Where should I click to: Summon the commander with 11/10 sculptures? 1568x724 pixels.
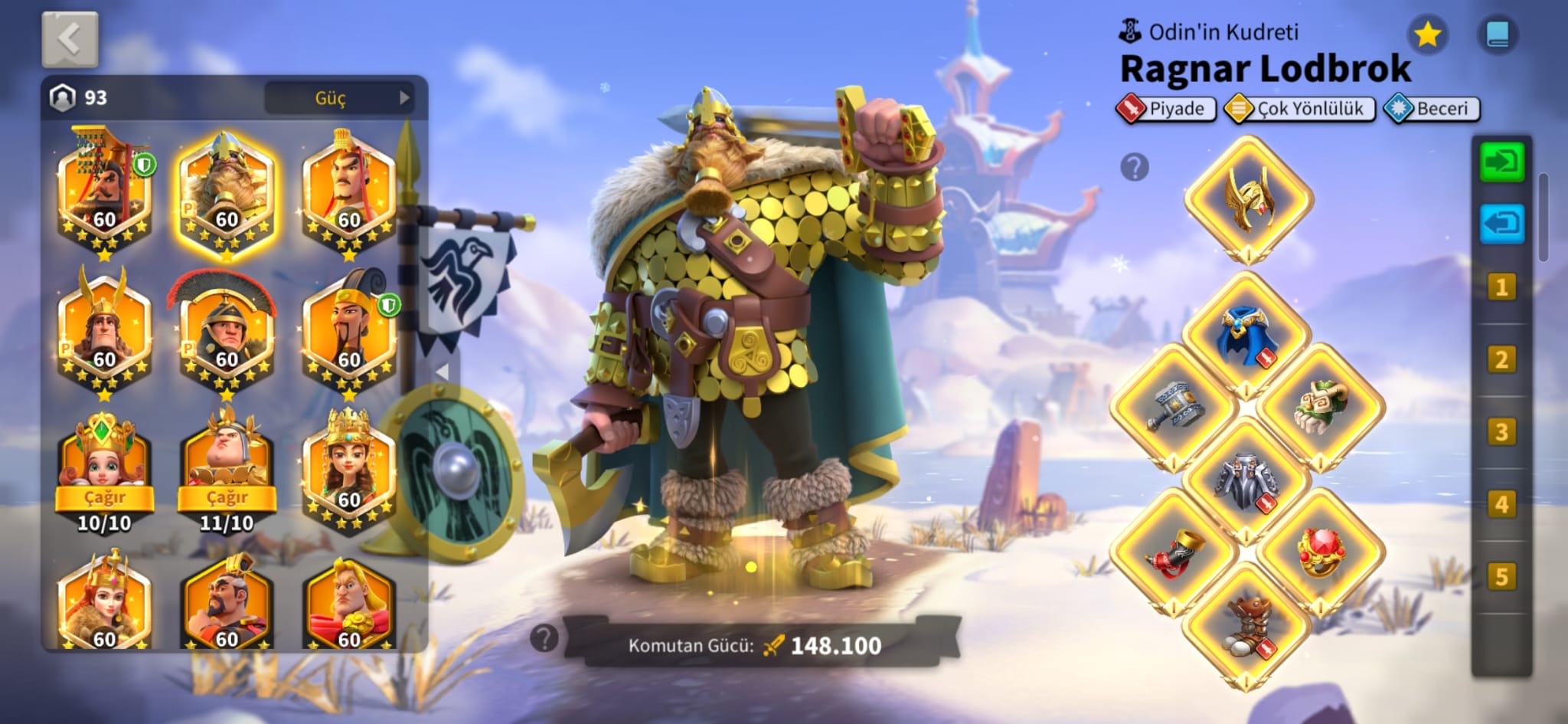[227, 498]
